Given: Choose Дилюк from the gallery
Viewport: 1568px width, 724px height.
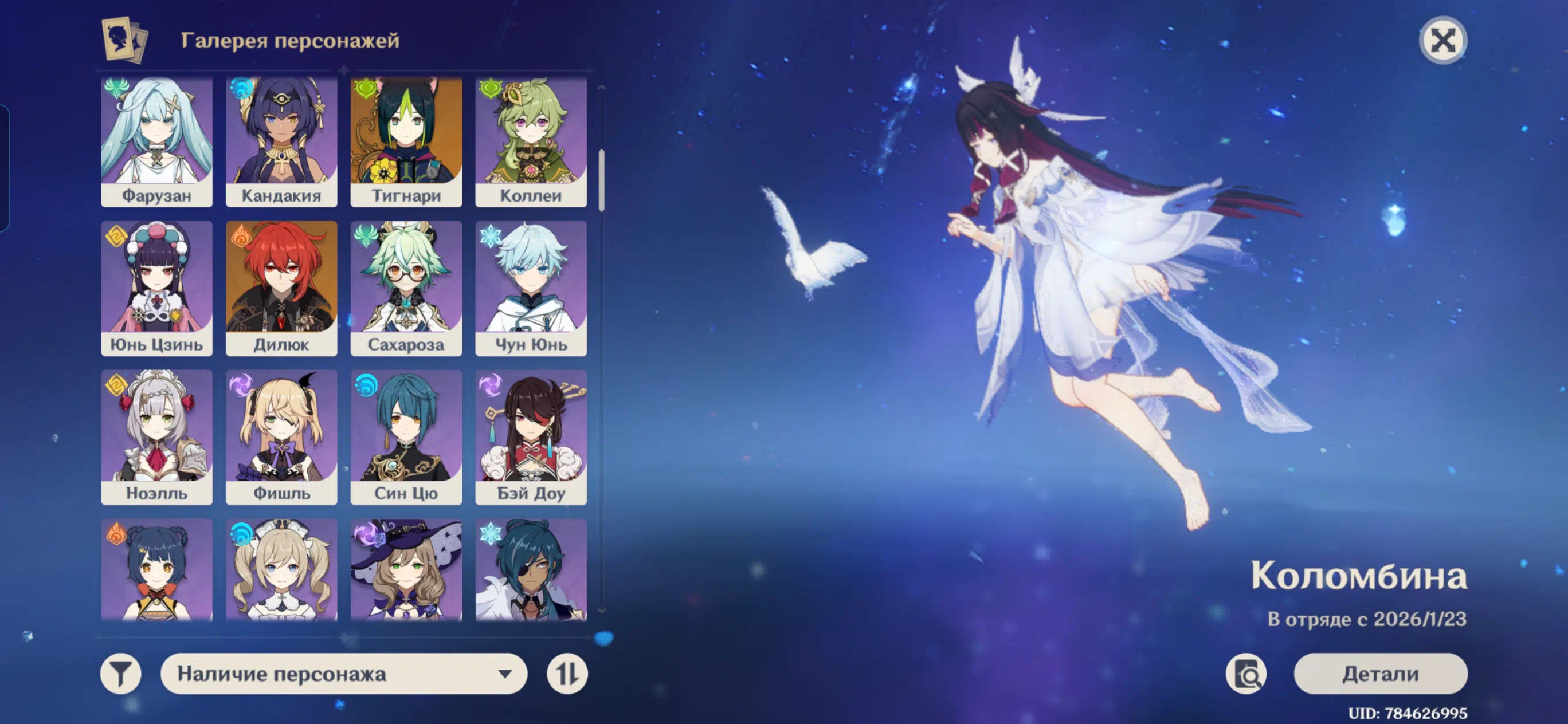Looking at the screenshot, I should click(281, 288).
